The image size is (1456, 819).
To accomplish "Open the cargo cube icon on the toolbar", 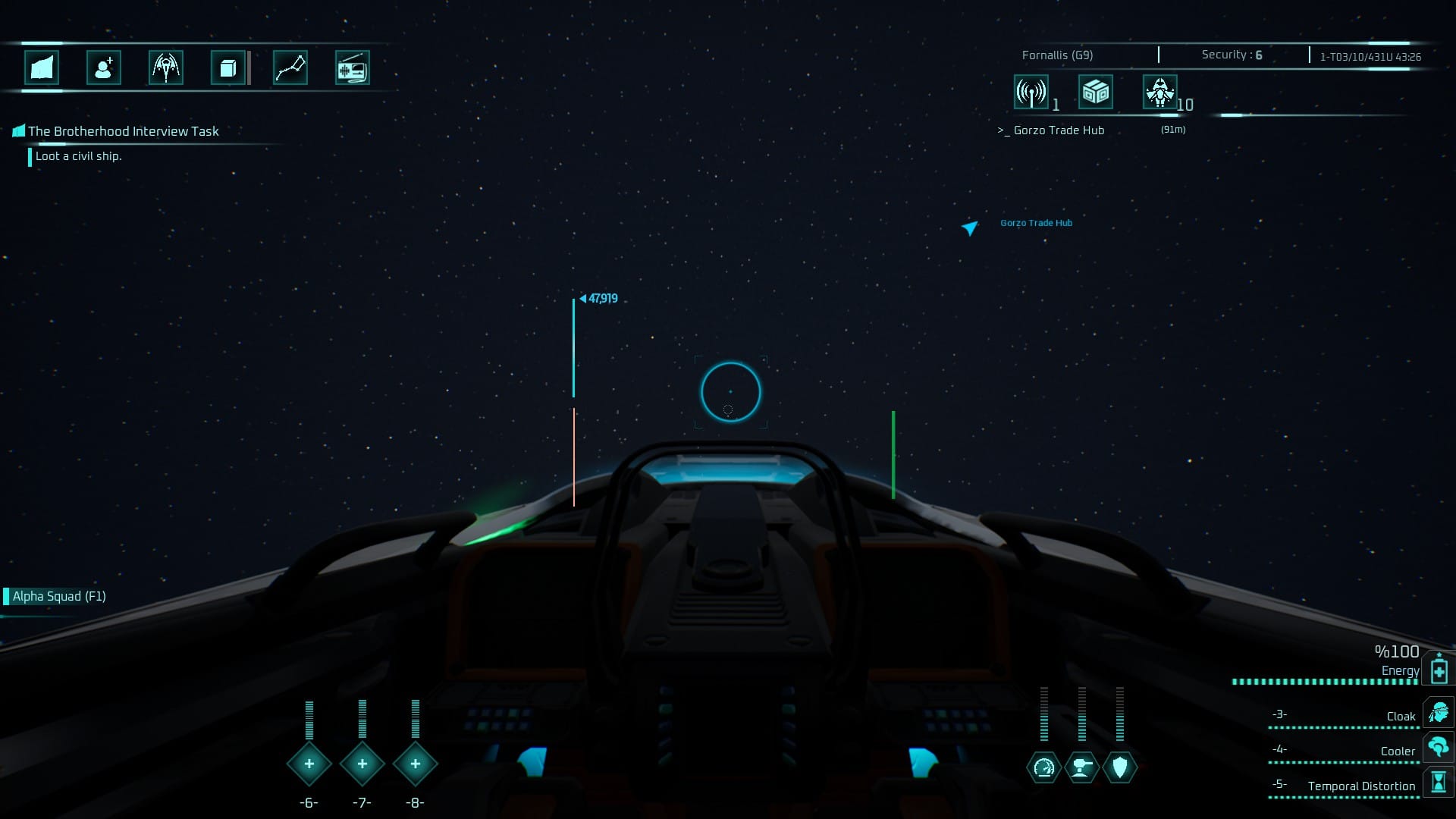I will 227,67.
